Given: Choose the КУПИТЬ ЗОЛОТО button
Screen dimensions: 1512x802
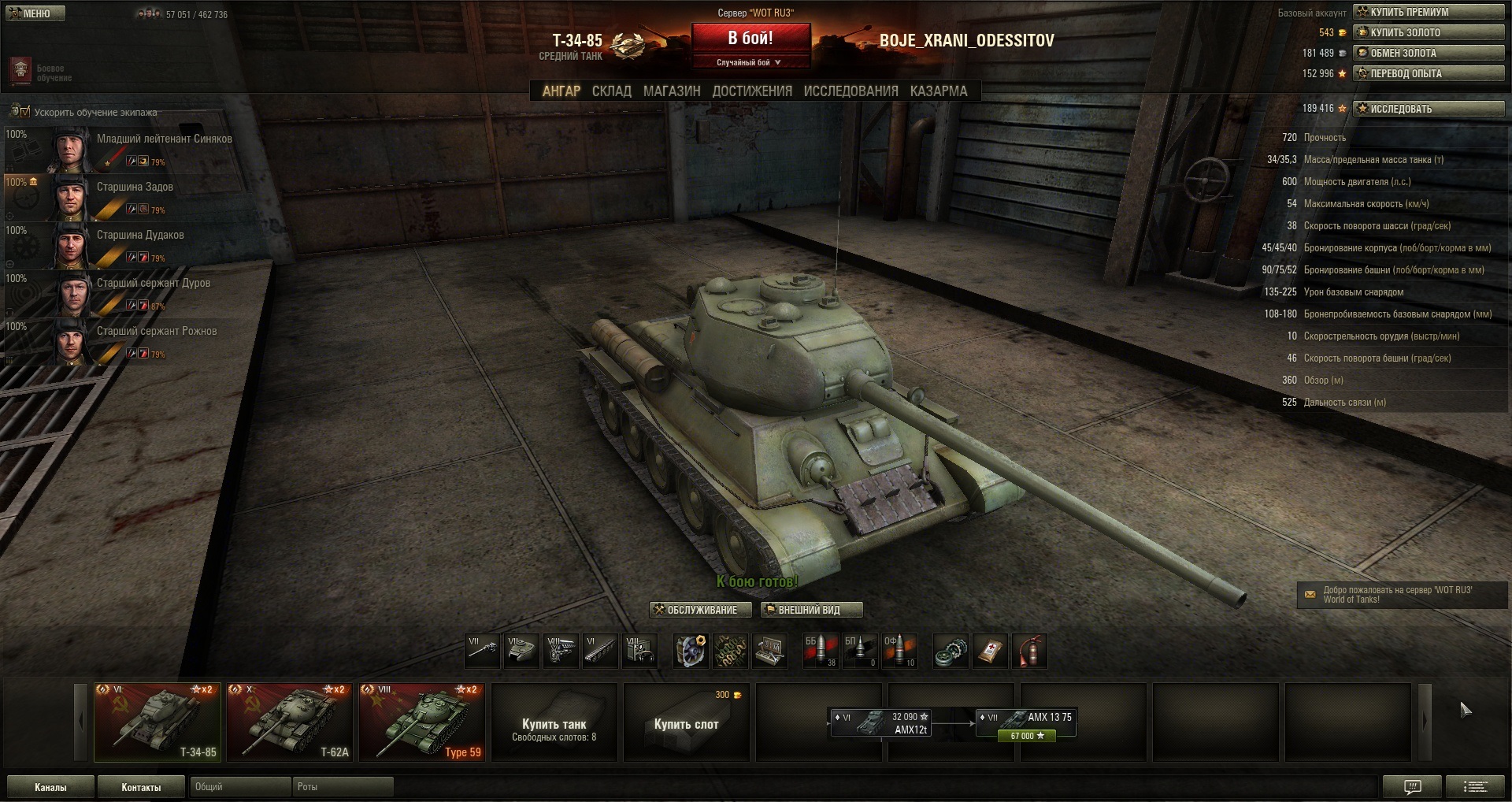Looking at the screenshot, I should click(x=1428, y=32).
